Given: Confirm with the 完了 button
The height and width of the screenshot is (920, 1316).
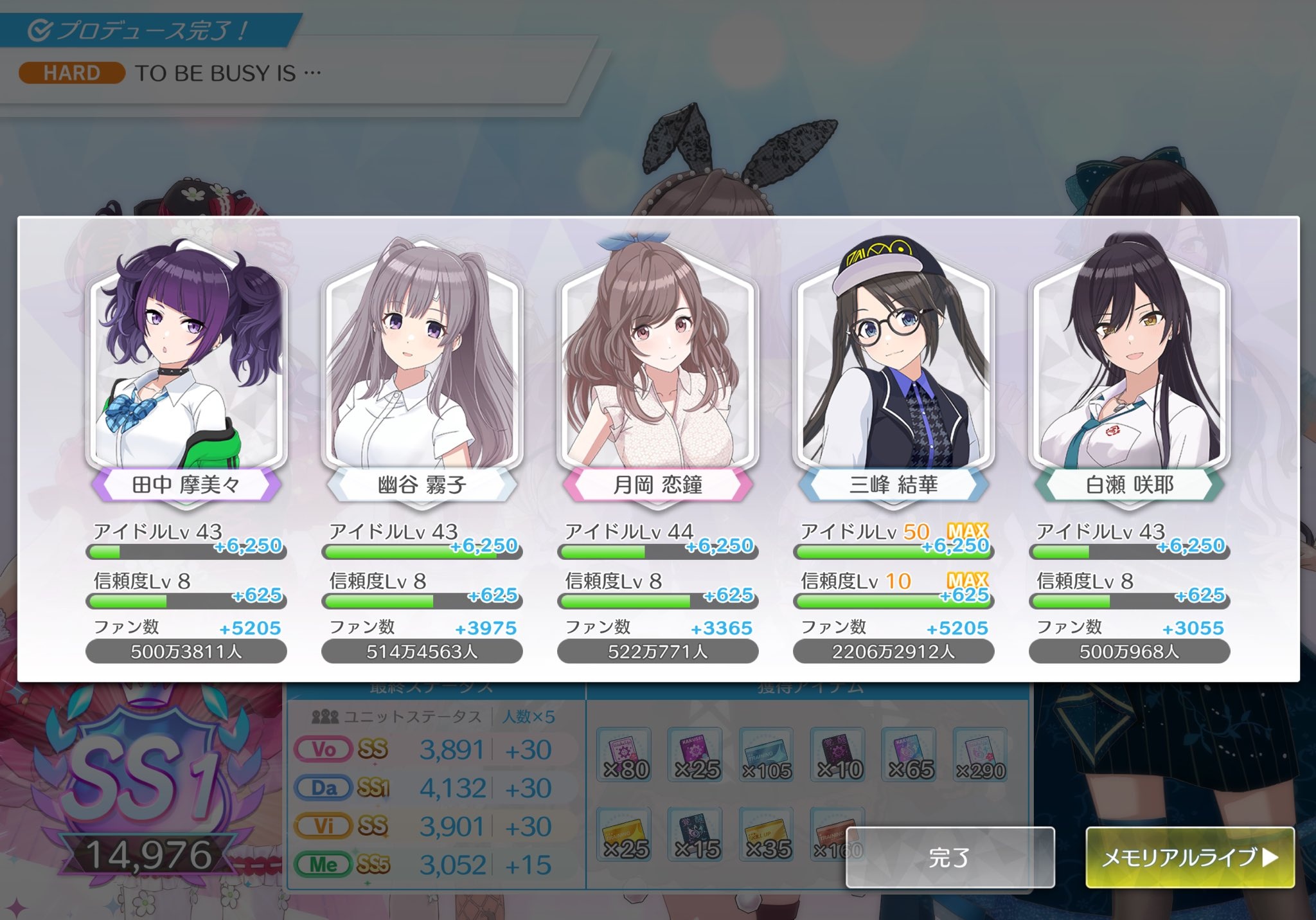Looking at the screenshot, I should [950, 858].
